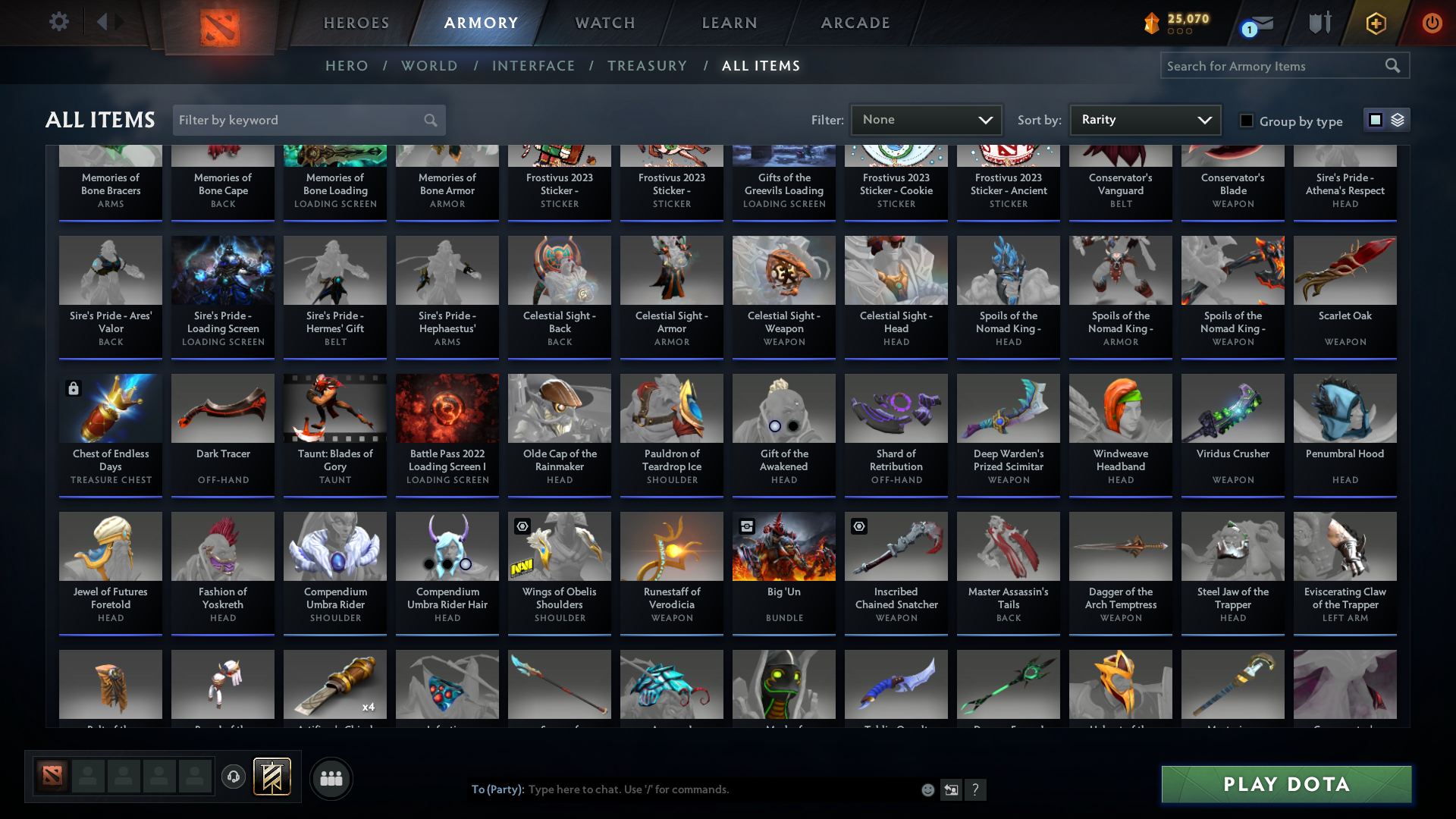1456x819 pixels.
Task: Click the shield and sword armory icon
Action: pyautogui.click(x=1319, y=22)
